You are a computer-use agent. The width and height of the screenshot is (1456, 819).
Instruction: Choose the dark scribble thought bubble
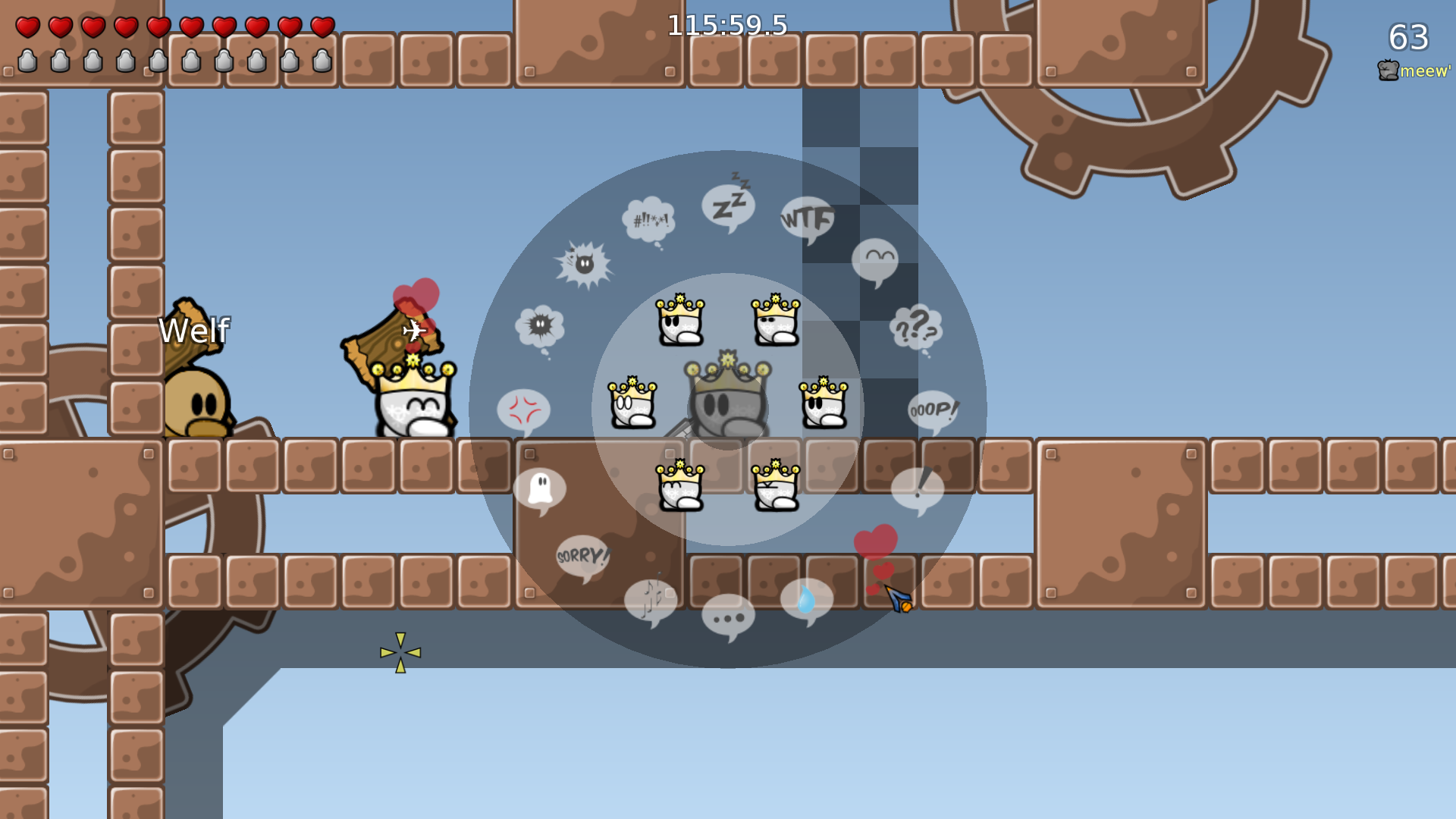[540, 328]
